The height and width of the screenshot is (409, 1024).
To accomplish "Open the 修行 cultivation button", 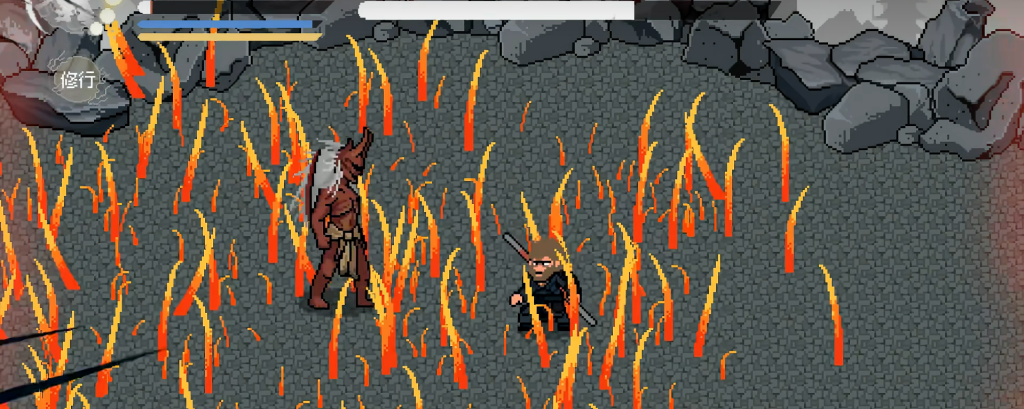I will 77,80.
